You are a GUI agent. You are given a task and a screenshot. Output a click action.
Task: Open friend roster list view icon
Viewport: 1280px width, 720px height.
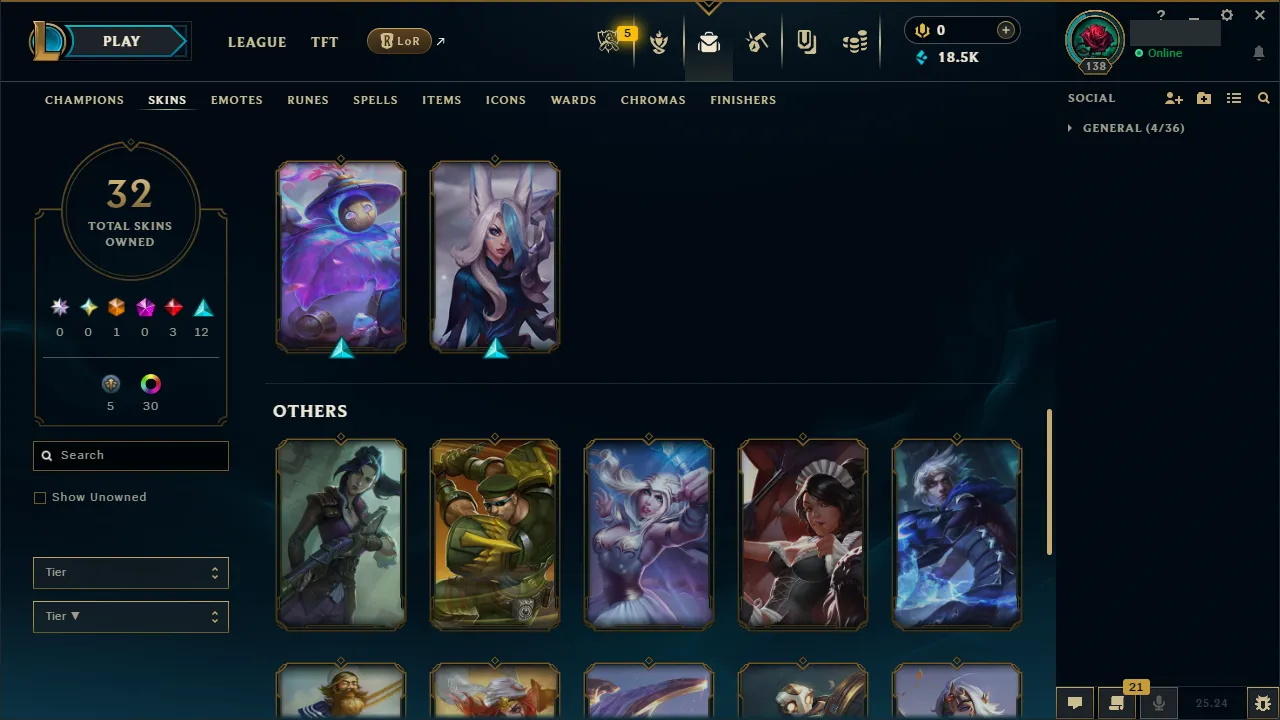(x=1234, y=98)
